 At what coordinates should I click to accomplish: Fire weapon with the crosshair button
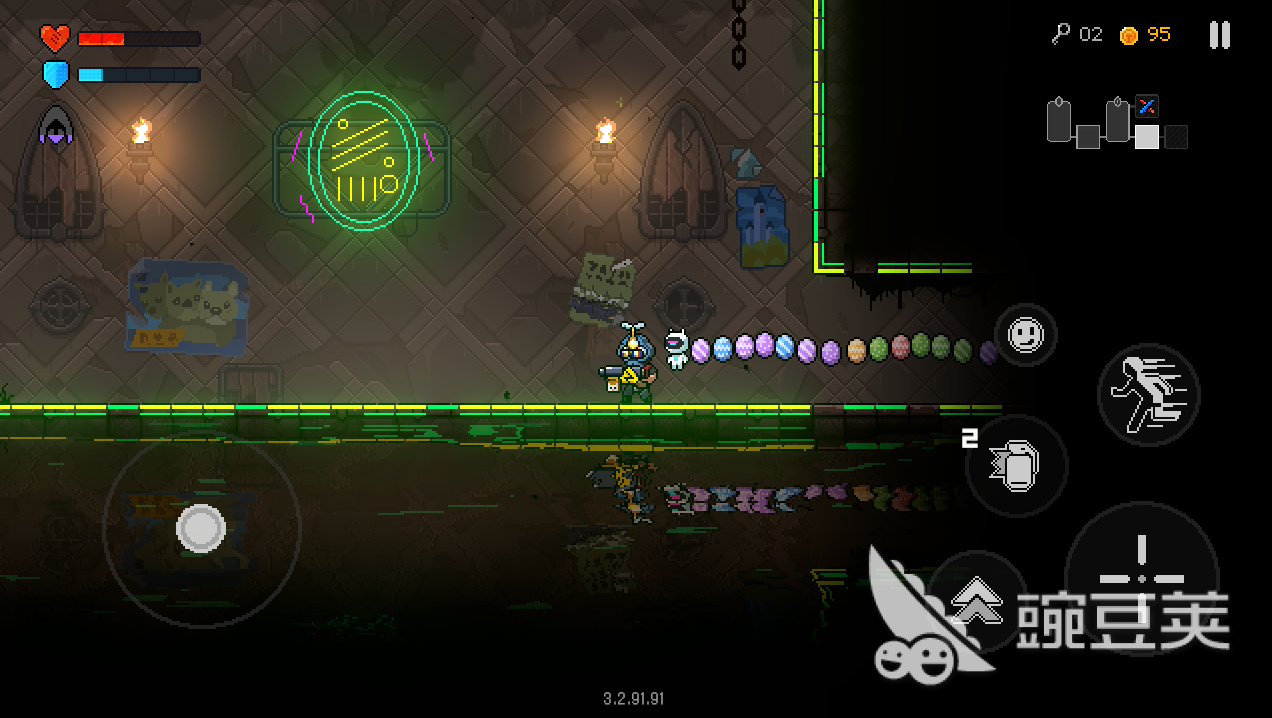(x=1141, y=578)
